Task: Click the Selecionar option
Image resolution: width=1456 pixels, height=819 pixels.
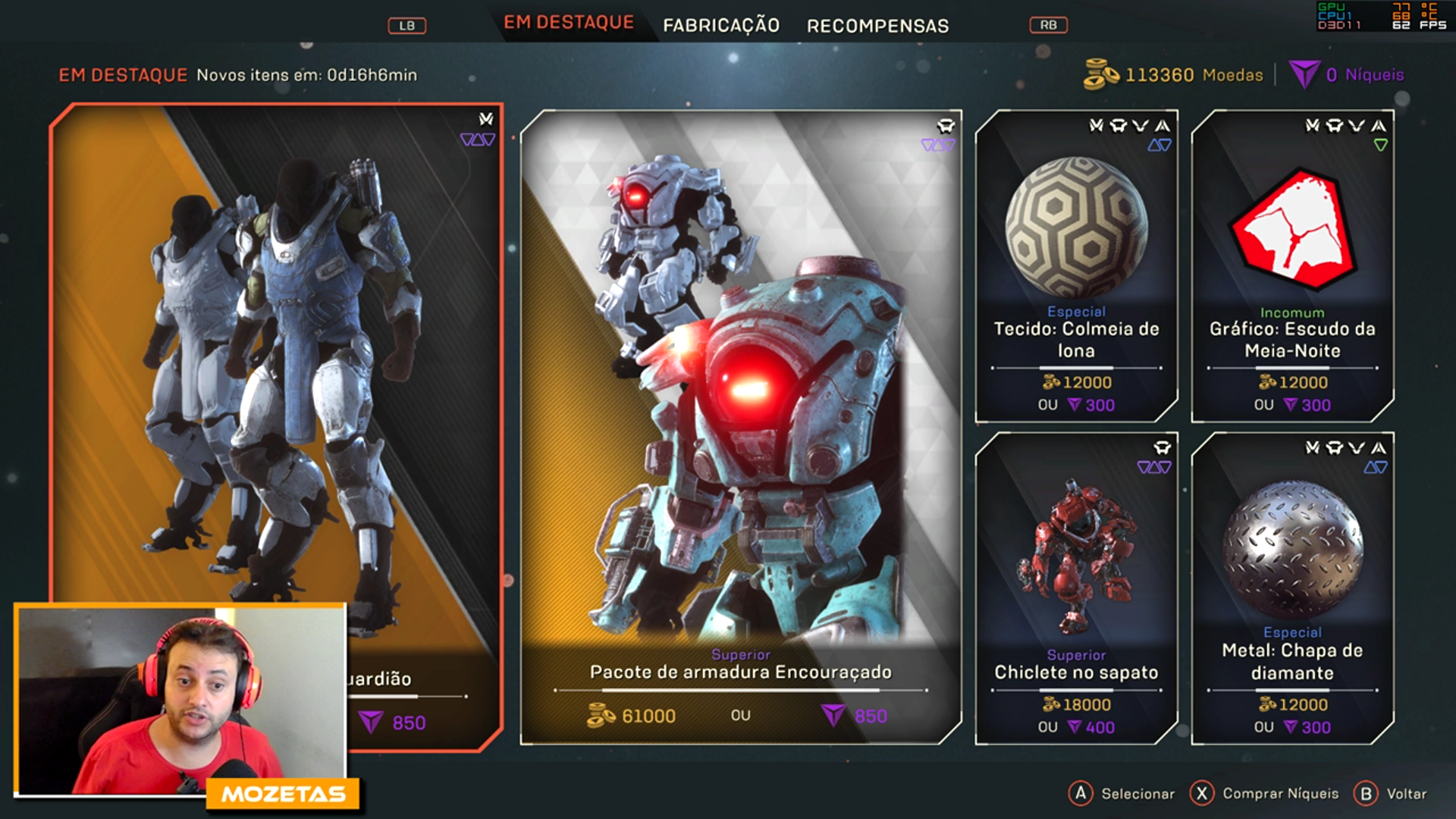Action: point(1122,793)
